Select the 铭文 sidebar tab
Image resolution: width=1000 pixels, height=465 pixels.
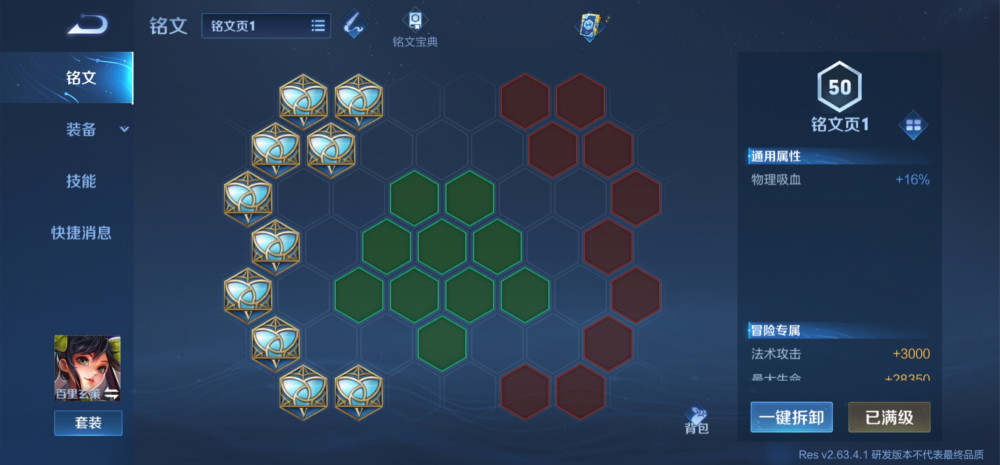tap(80, 77)
